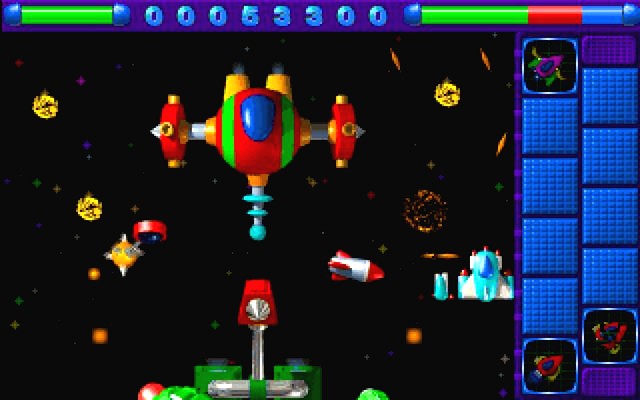
Task: Select the purple and green ship icon
Action: click(x=549, y=66)
